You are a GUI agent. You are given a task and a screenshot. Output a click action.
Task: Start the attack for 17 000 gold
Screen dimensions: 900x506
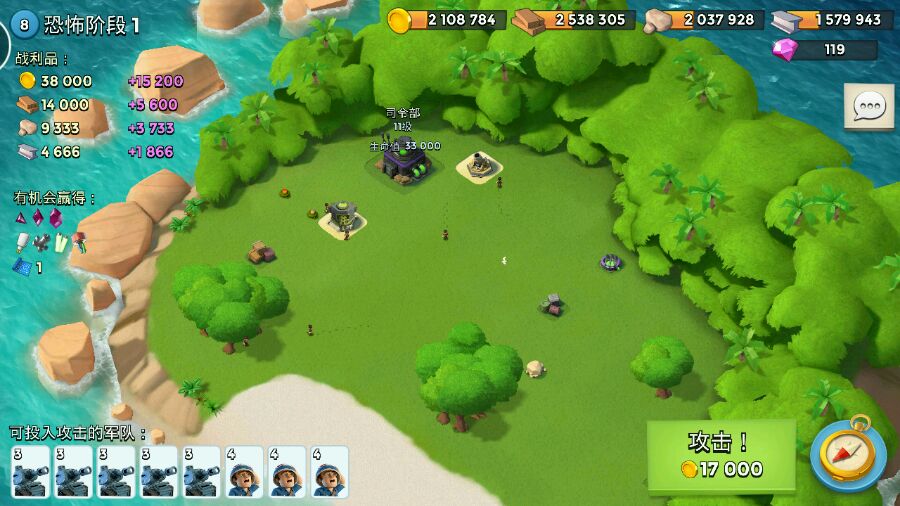pos(721,456)
